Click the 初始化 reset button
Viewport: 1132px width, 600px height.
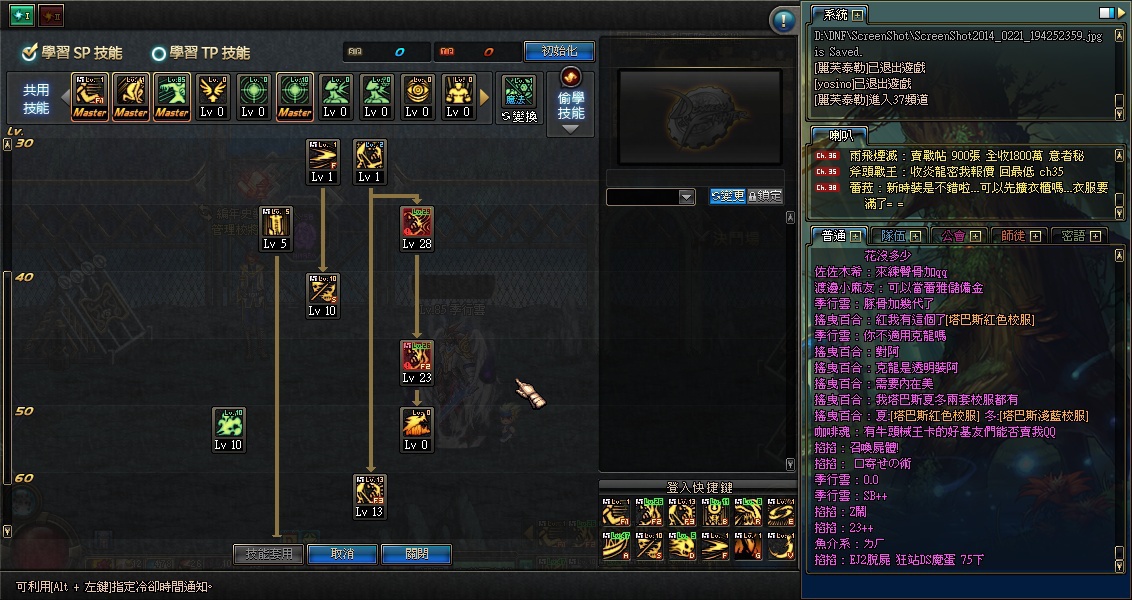pos(559,51)
